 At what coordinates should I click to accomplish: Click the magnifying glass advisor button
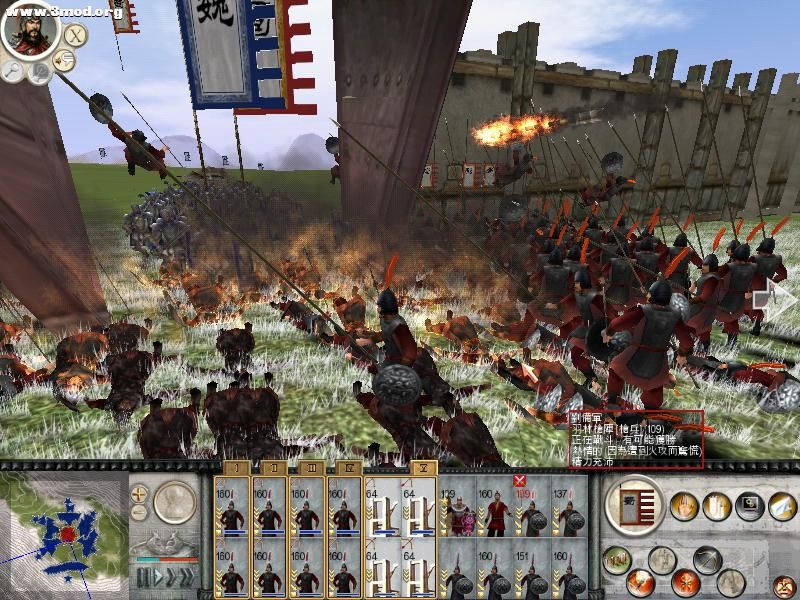(x=13, y=70)
